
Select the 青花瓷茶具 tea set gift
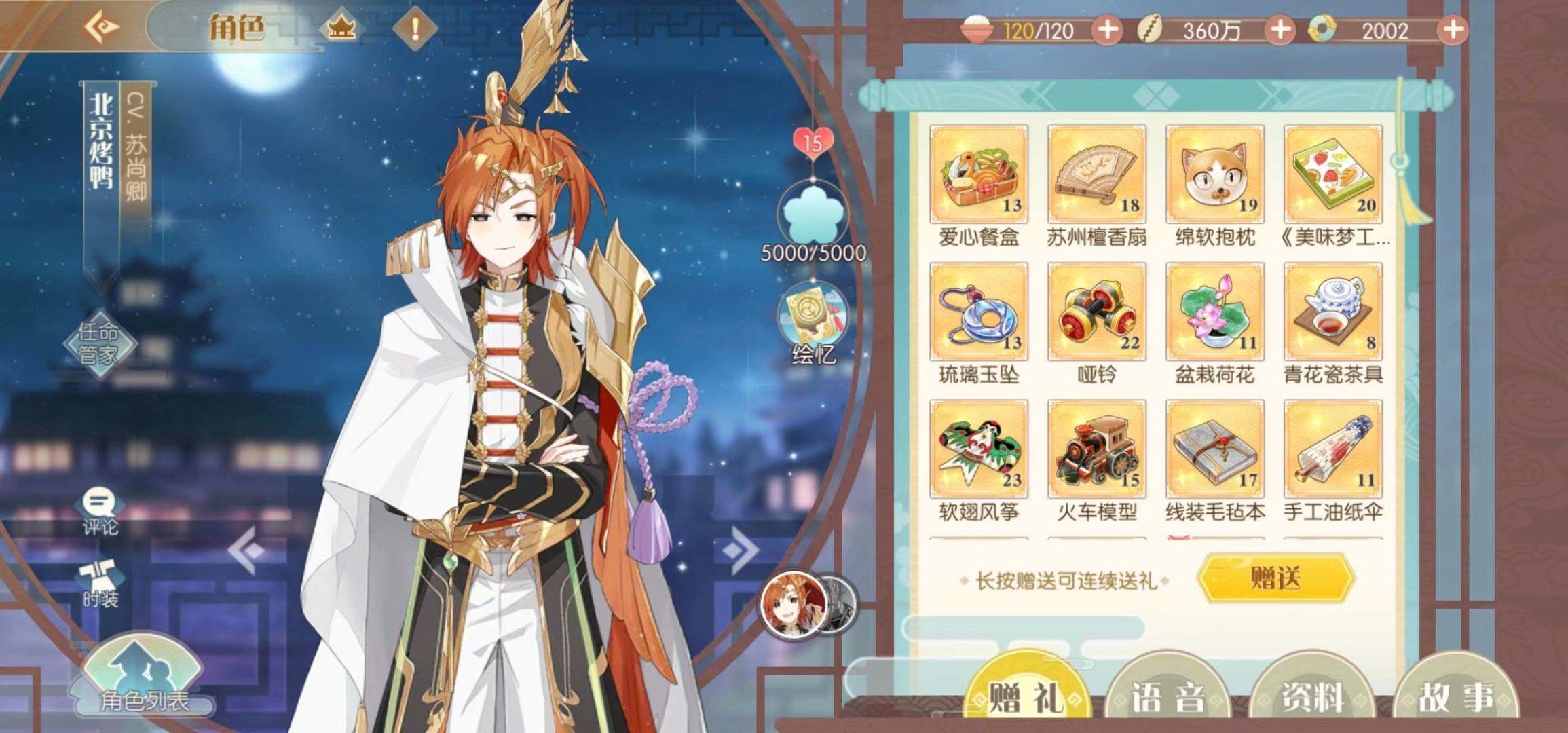pyautogui.click(x=1332, y=312)
